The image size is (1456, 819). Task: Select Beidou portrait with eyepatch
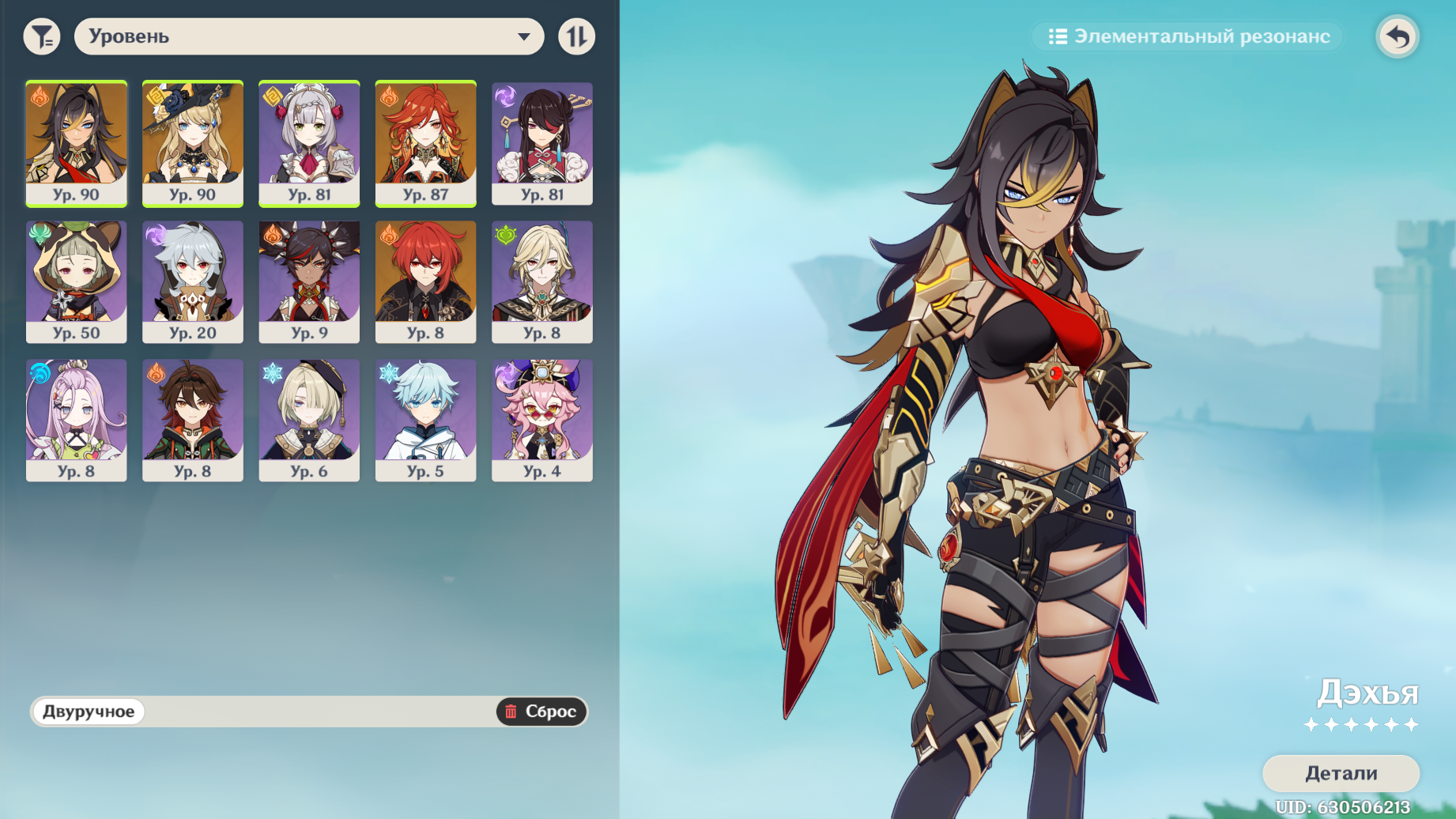[x=542, y=143]
